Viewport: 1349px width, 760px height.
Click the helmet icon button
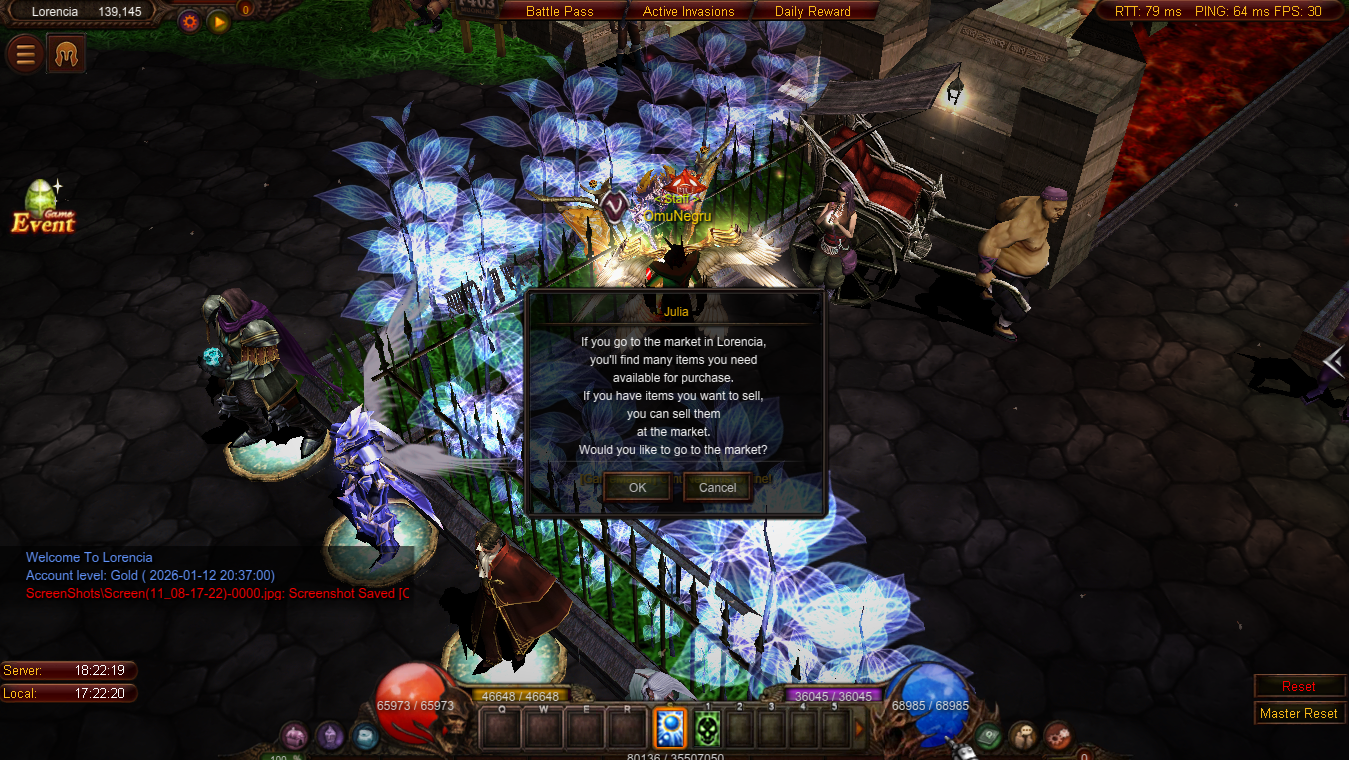pos(66,55)
